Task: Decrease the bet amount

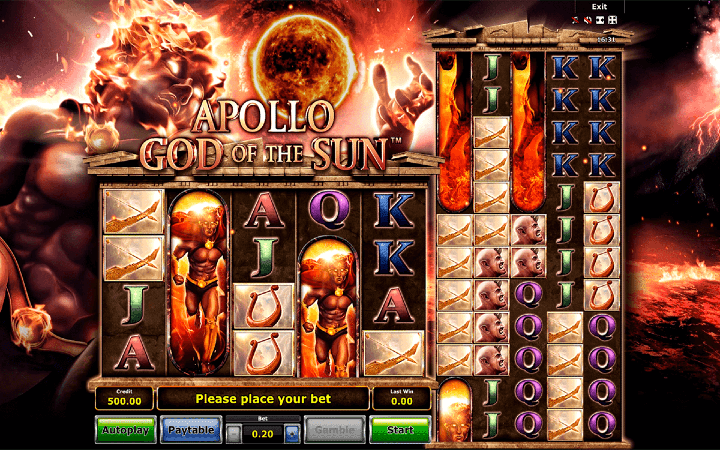Action: [x=233, y=434]
